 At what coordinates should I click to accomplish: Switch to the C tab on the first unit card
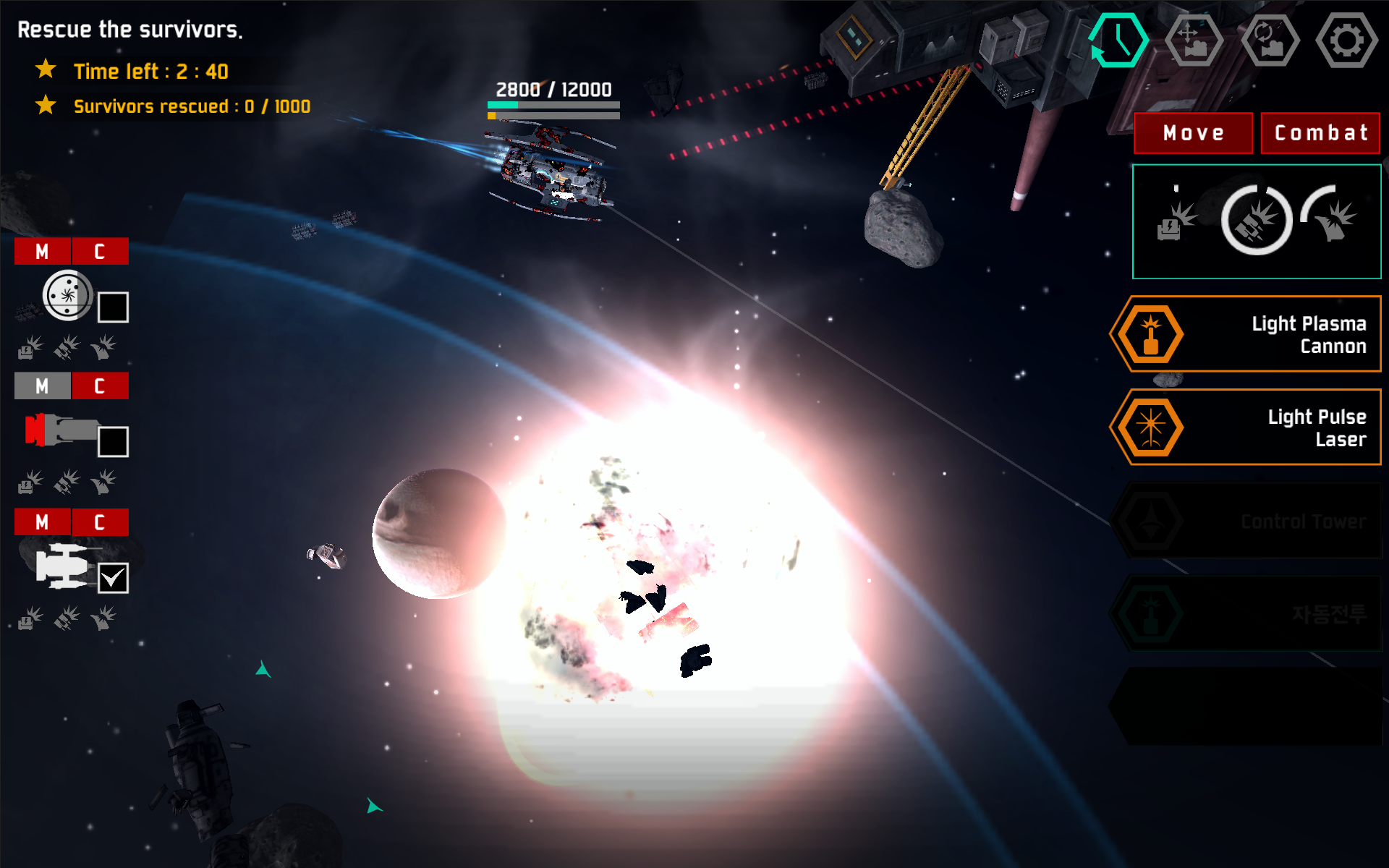coord(100,251)
